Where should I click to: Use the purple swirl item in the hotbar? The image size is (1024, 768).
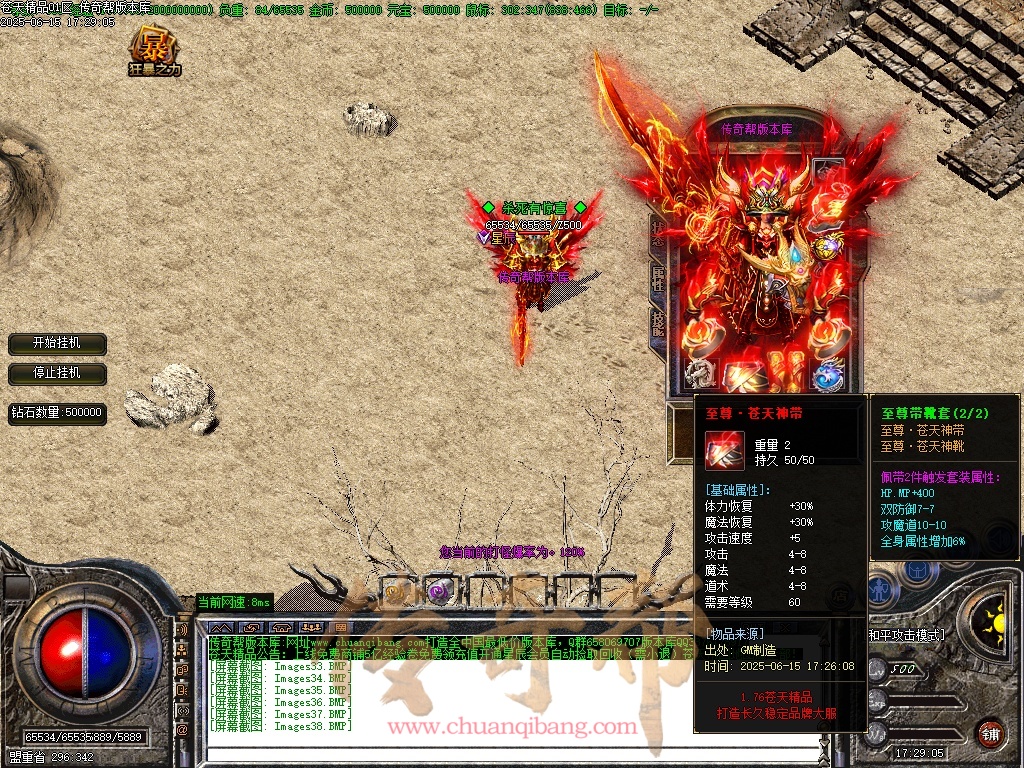click(x=437, y=592)
